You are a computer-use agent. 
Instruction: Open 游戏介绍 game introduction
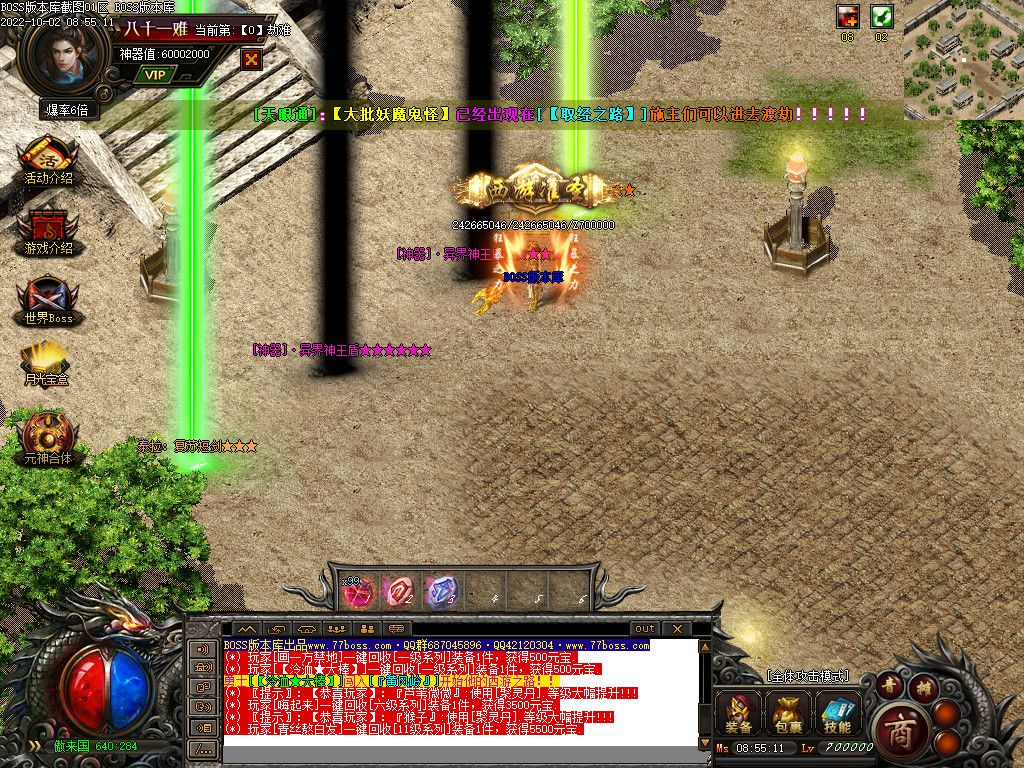48,232
